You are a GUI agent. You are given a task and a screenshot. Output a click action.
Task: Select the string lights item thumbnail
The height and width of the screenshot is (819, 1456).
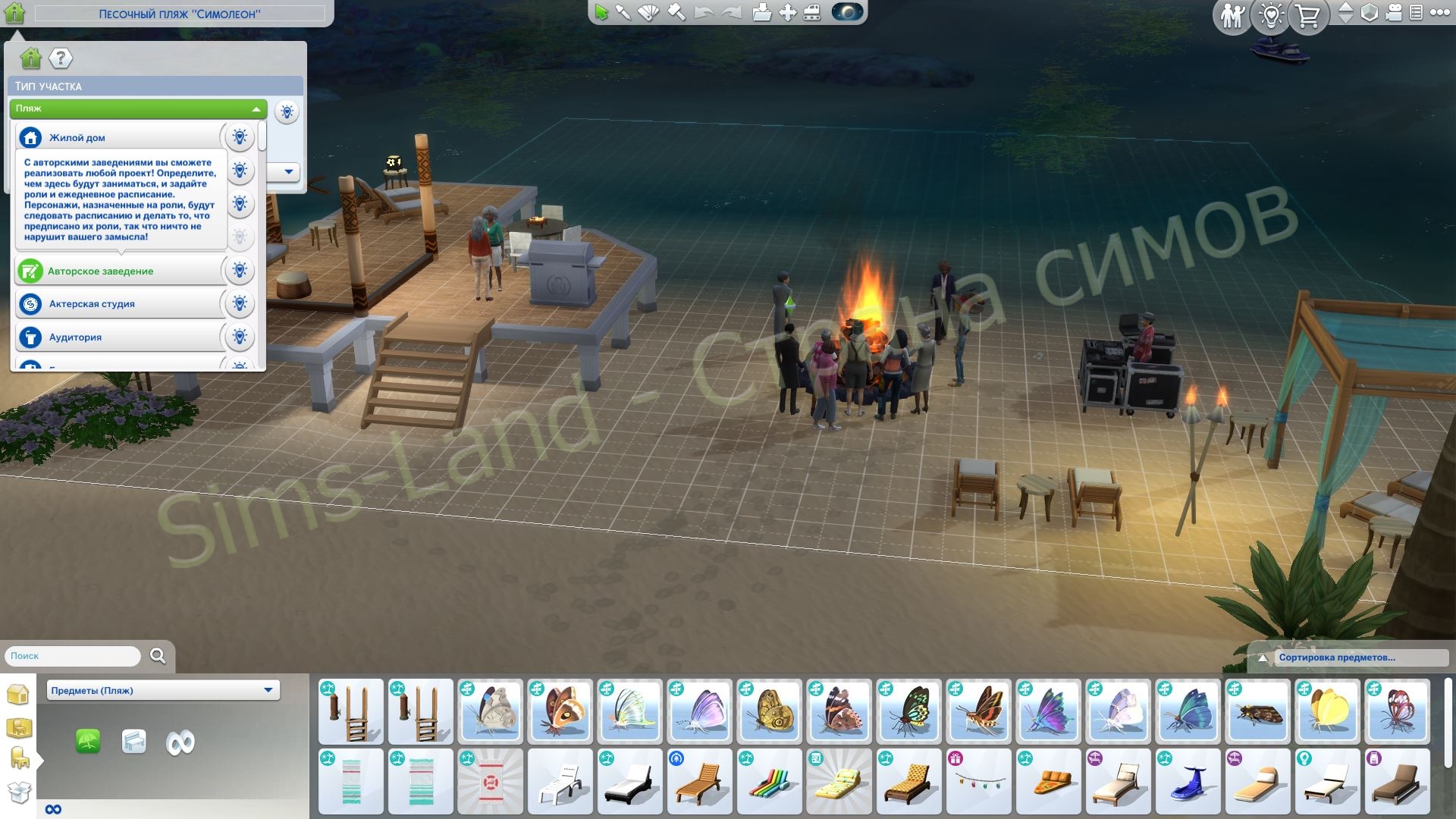click(x=977, y=781)
